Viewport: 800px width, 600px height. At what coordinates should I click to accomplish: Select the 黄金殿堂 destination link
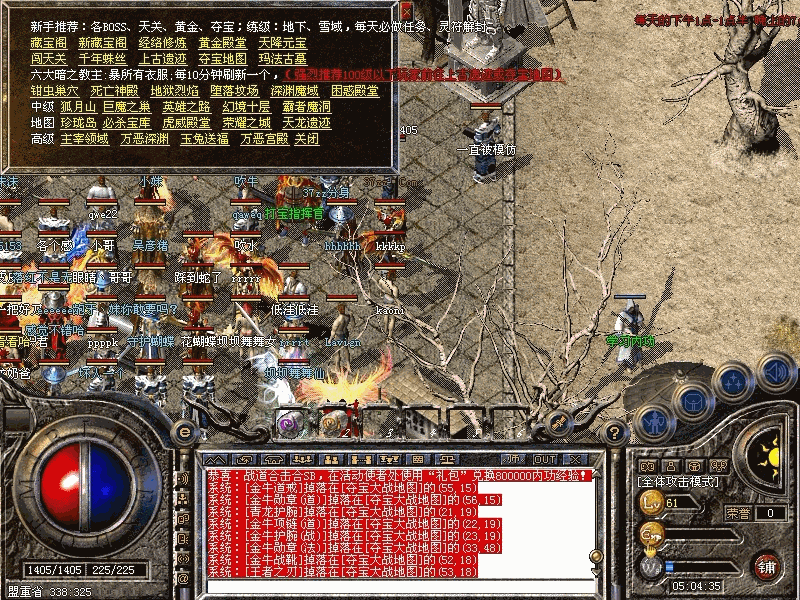[x=223, y=43]
